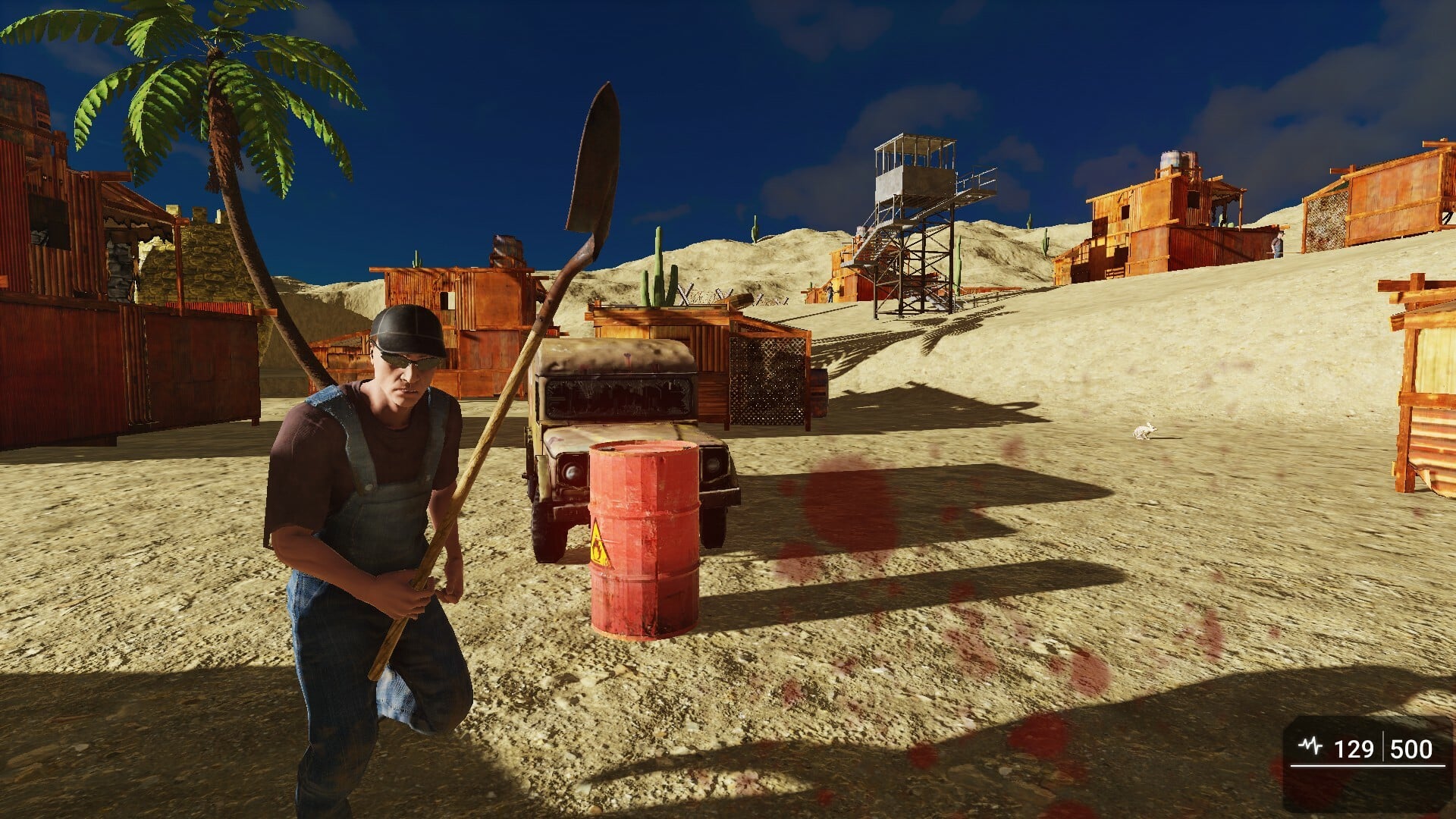
Task: Select the white rabbit on the sand
Action: [1145, 431]
